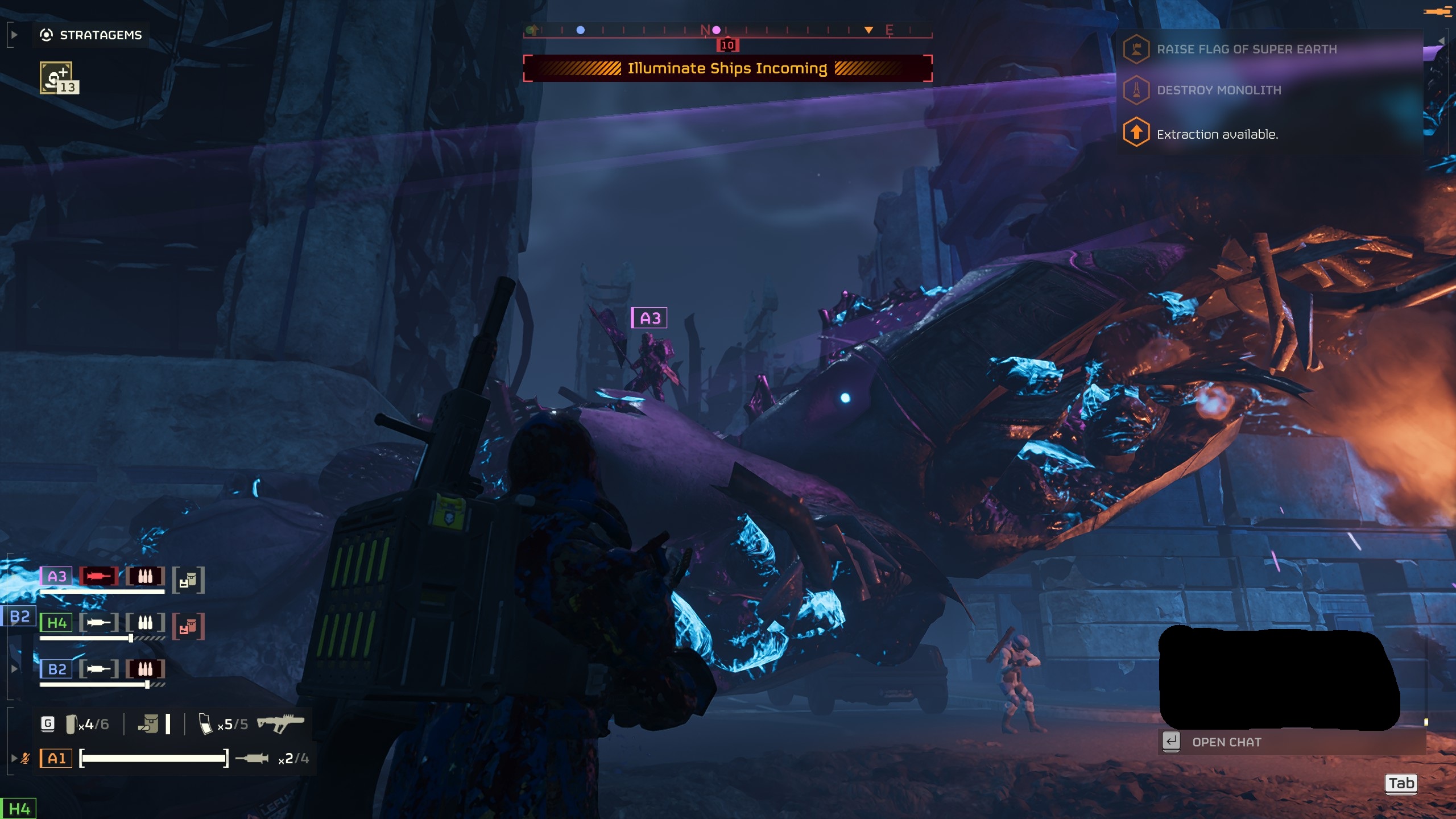
Task: Select squad member A3 in the team list
Action: coord(56,576)
